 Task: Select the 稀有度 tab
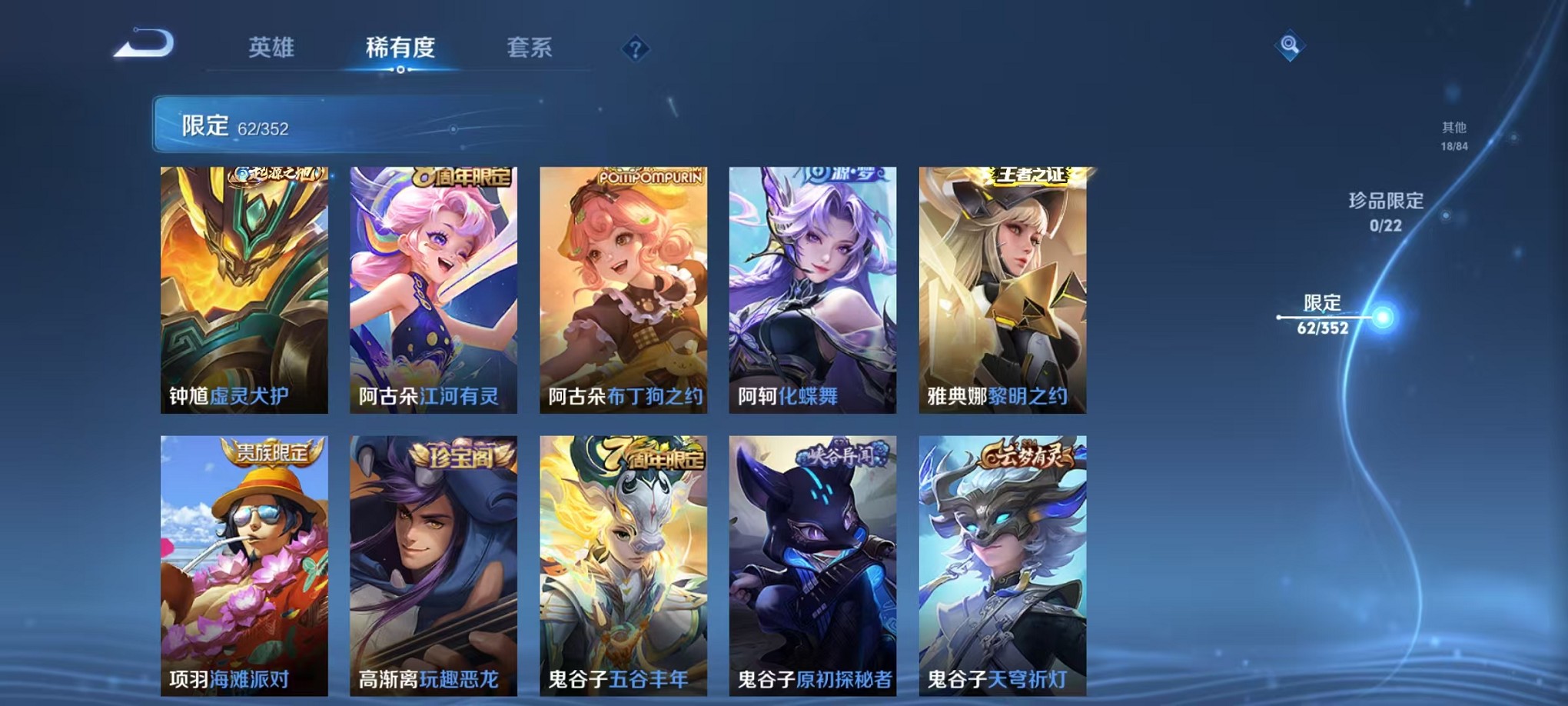400,48
